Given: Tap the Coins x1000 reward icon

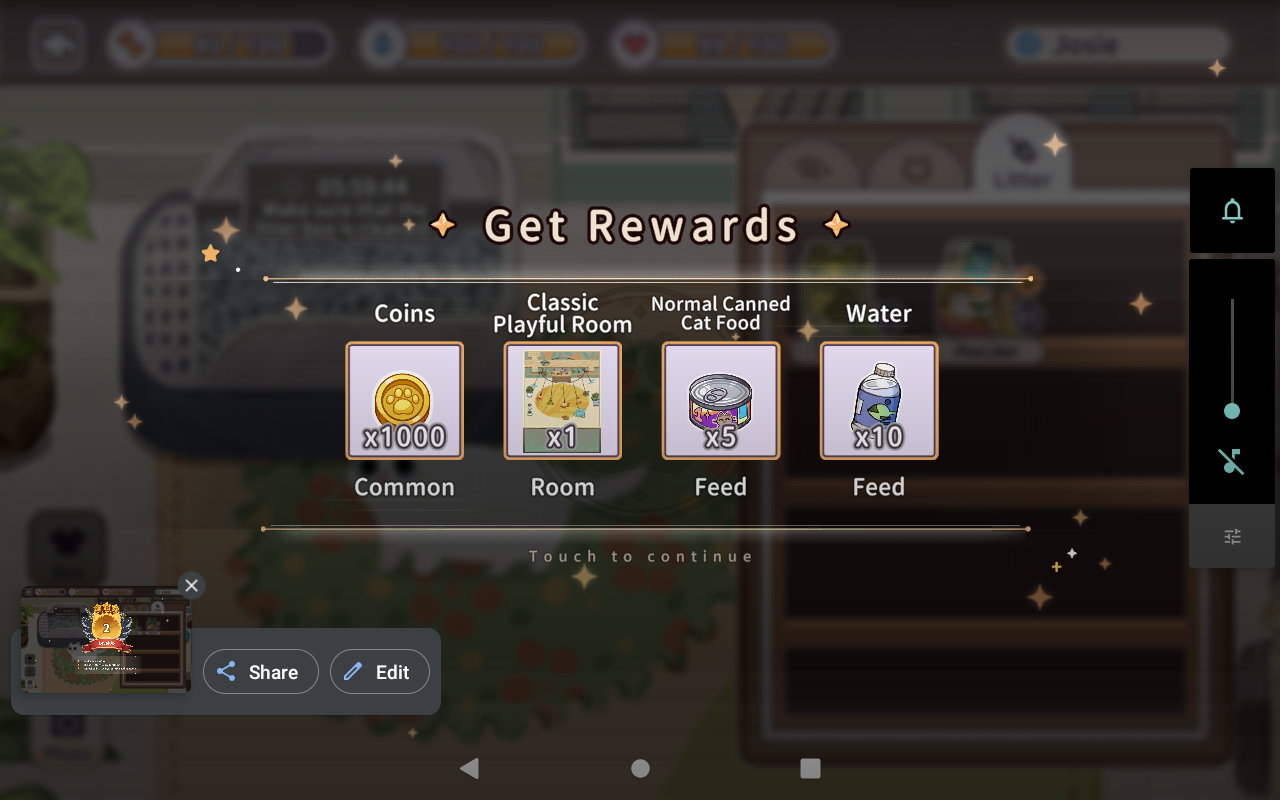Looking at the screenshot, I should pyautogui.click(x=404, y=400).
